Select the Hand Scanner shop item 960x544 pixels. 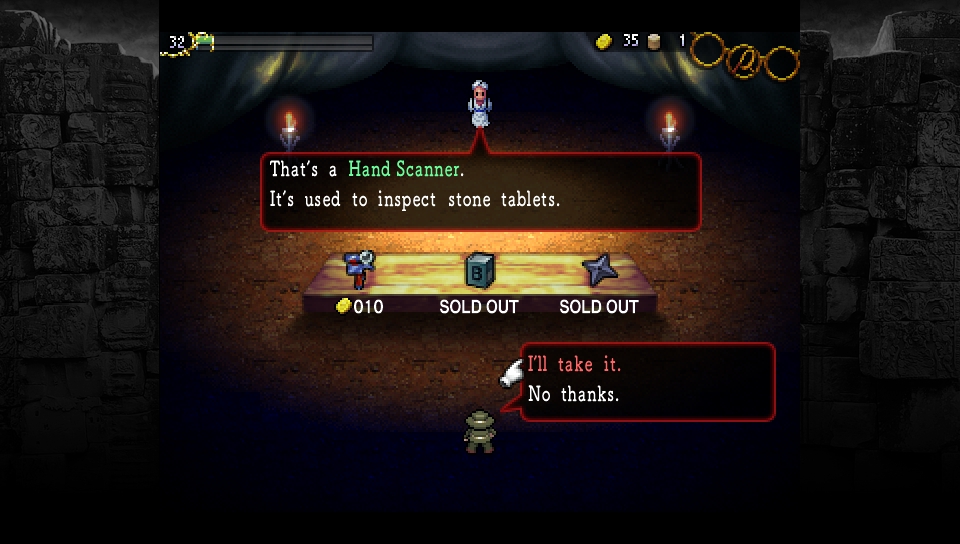tap(359, 270)
